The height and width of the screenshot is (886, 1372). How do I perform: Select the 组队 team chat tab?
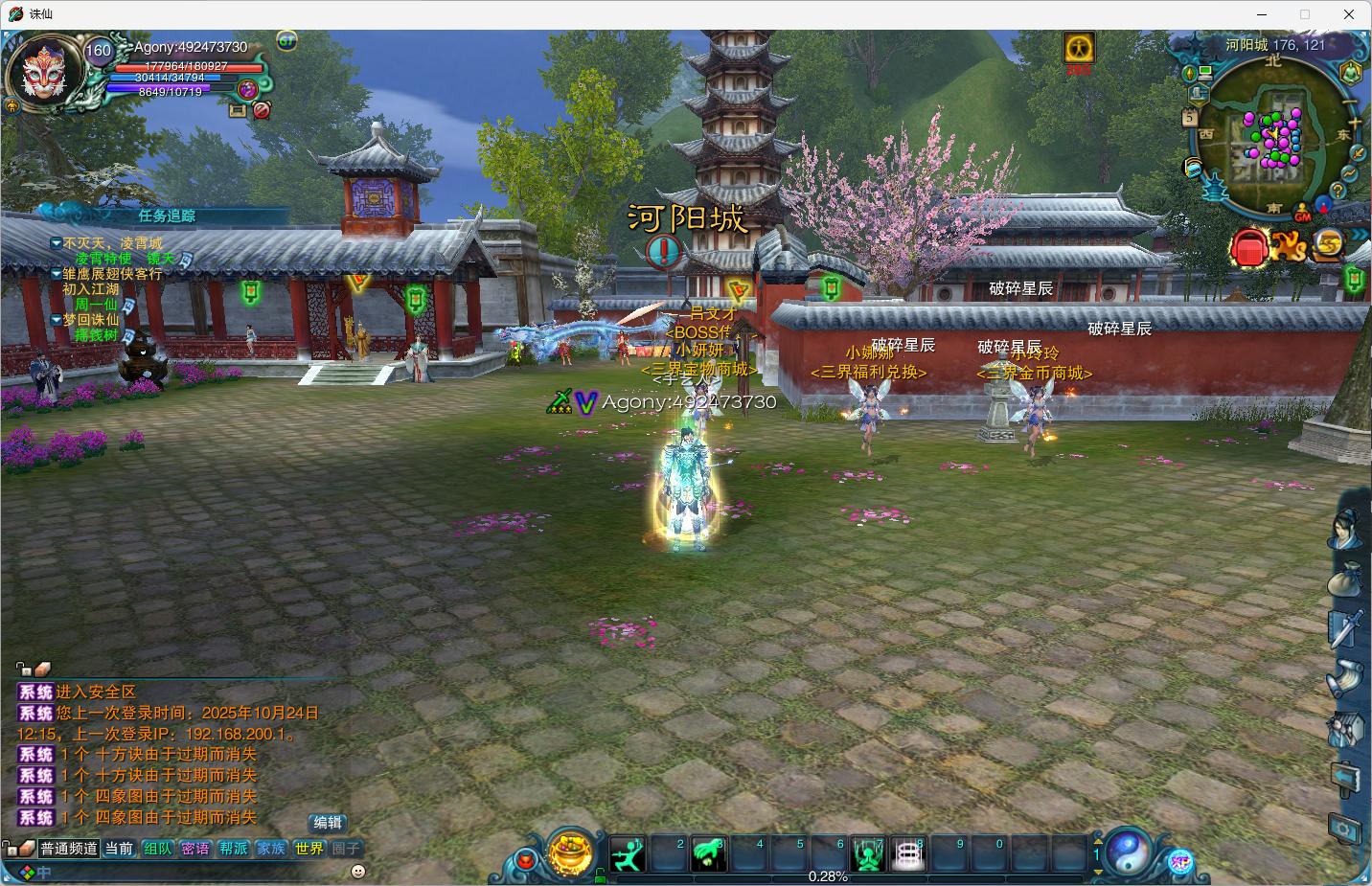click(x=157, y=849)
